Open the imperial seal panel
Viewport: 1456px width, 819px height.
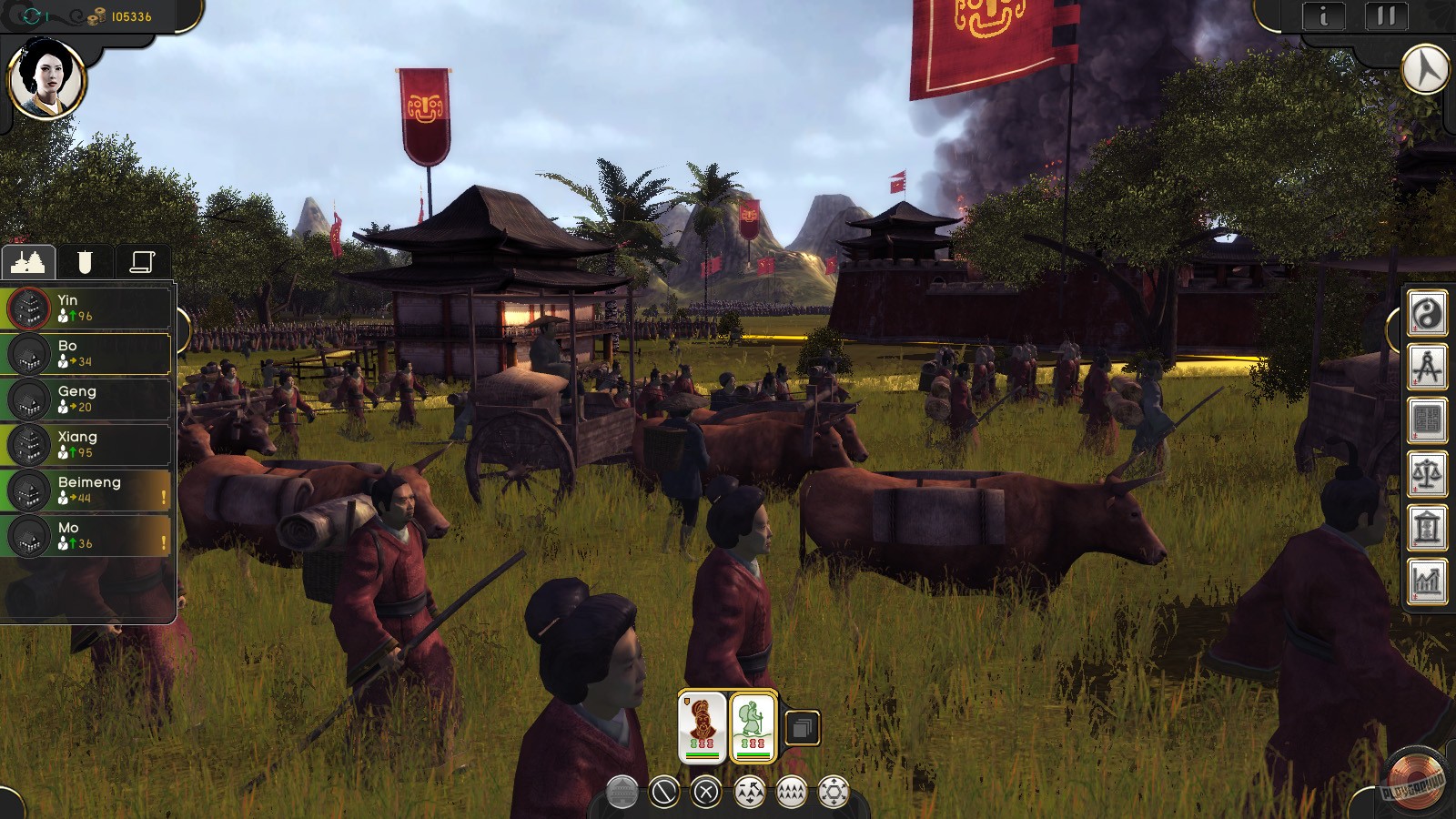1427,419
